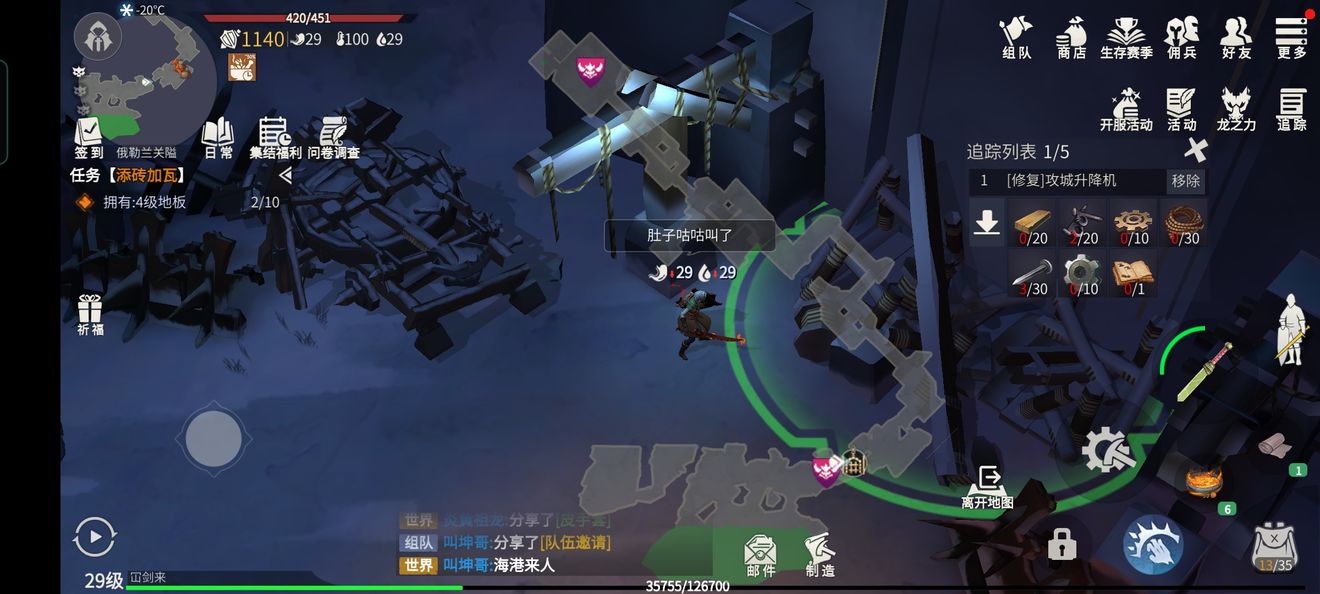Open the 邮件 mail inbox
The width and height of the screenshot is (1320, 594).
pos(761,555)
